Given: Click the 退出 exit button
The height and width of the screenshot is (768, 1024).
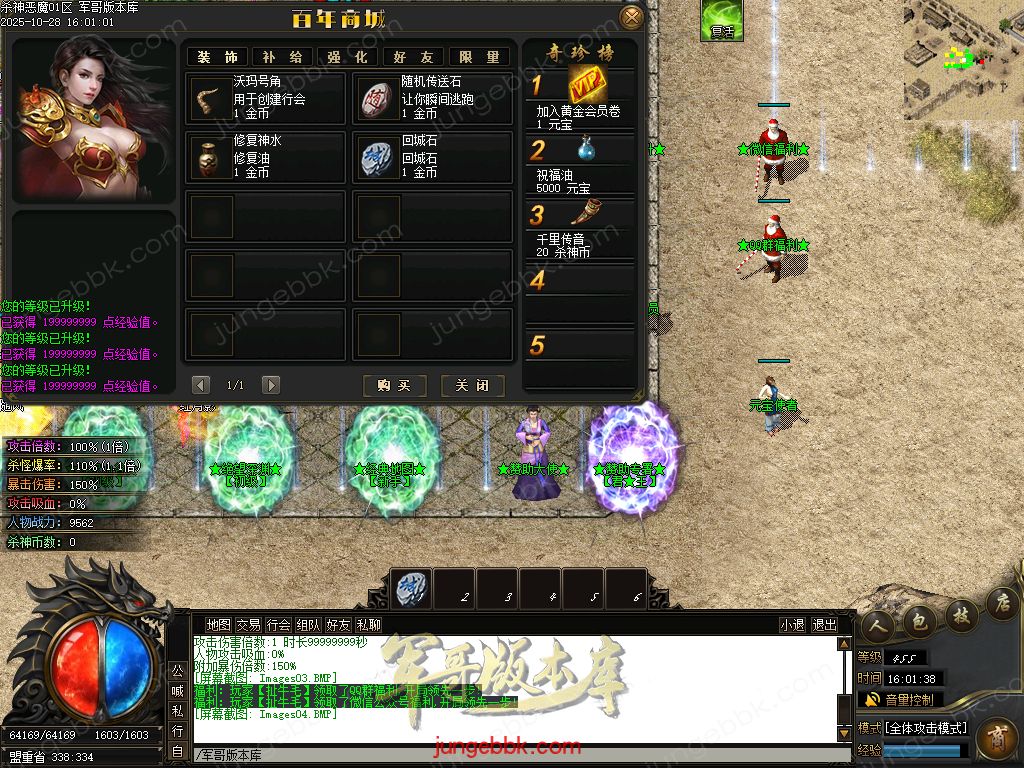Looking at the screenshot, I should (825, 625).
